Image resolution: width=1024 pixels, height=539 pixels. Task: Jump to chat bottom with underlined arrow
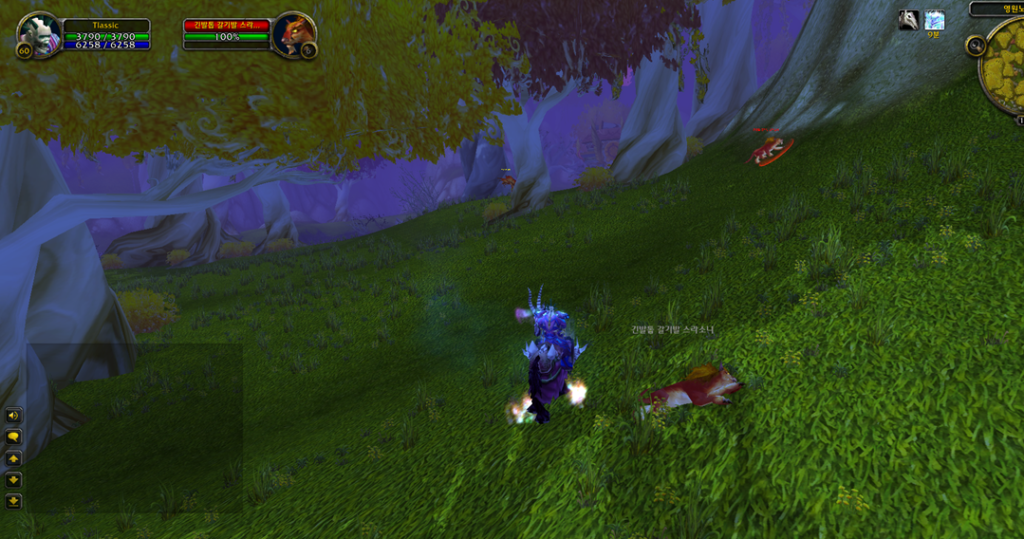click(x=14, y=501)
